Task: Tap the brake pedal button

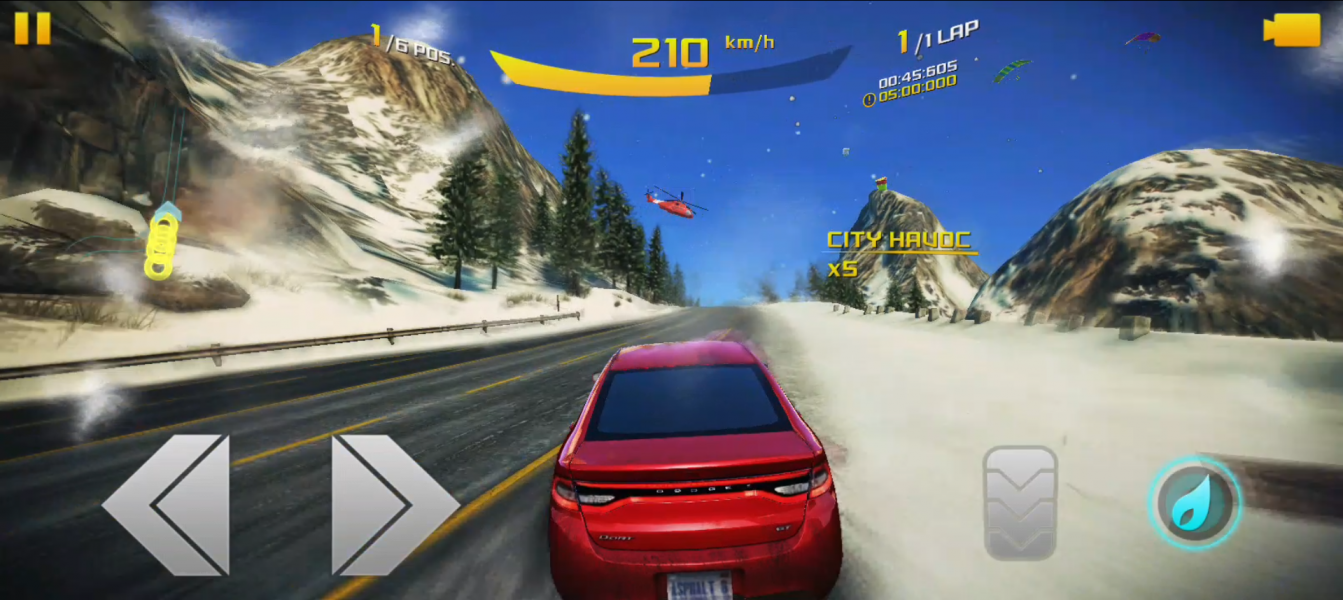Action: (1020, 502)
